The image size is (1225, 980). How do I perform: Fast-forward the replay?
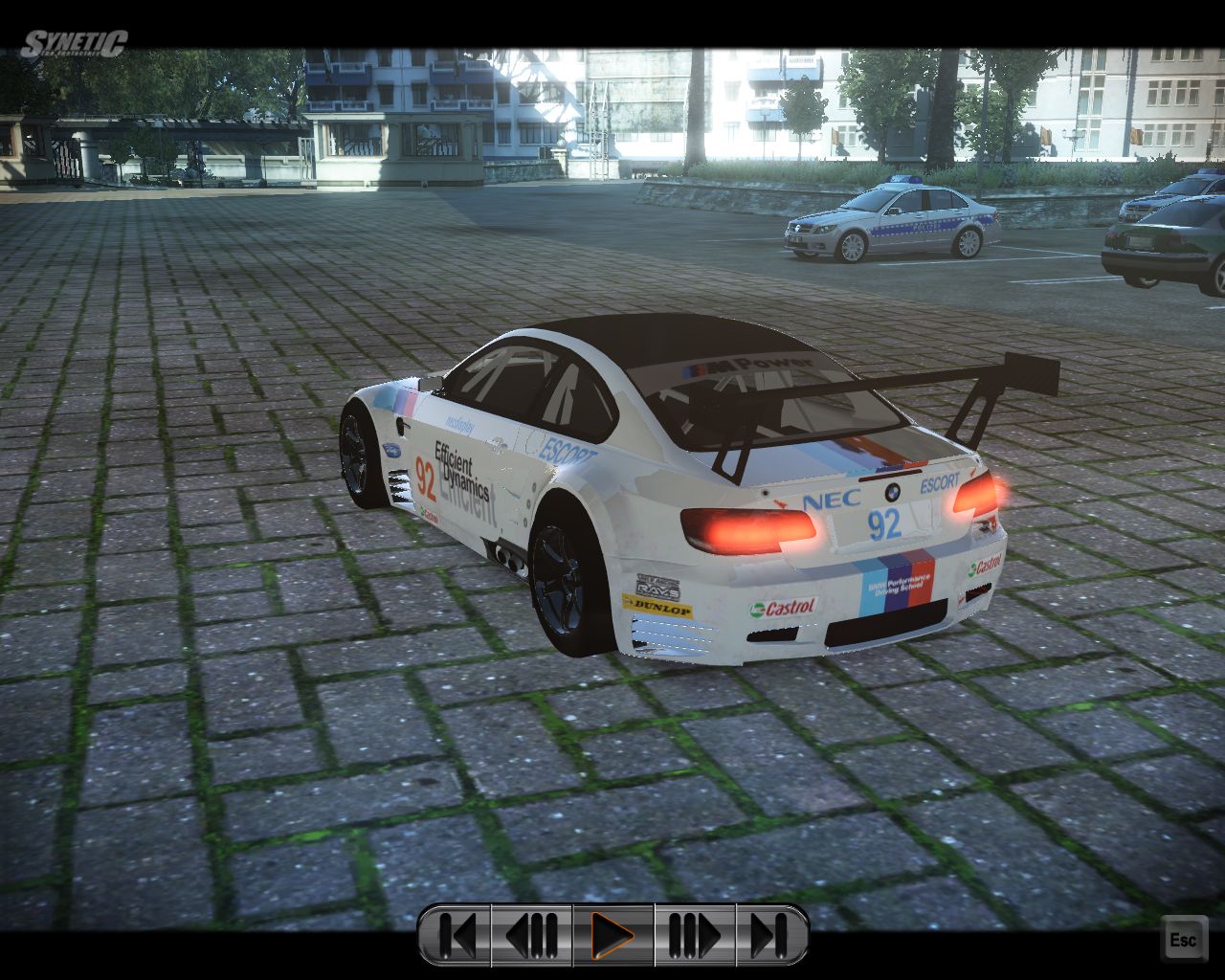pos(694,935)
